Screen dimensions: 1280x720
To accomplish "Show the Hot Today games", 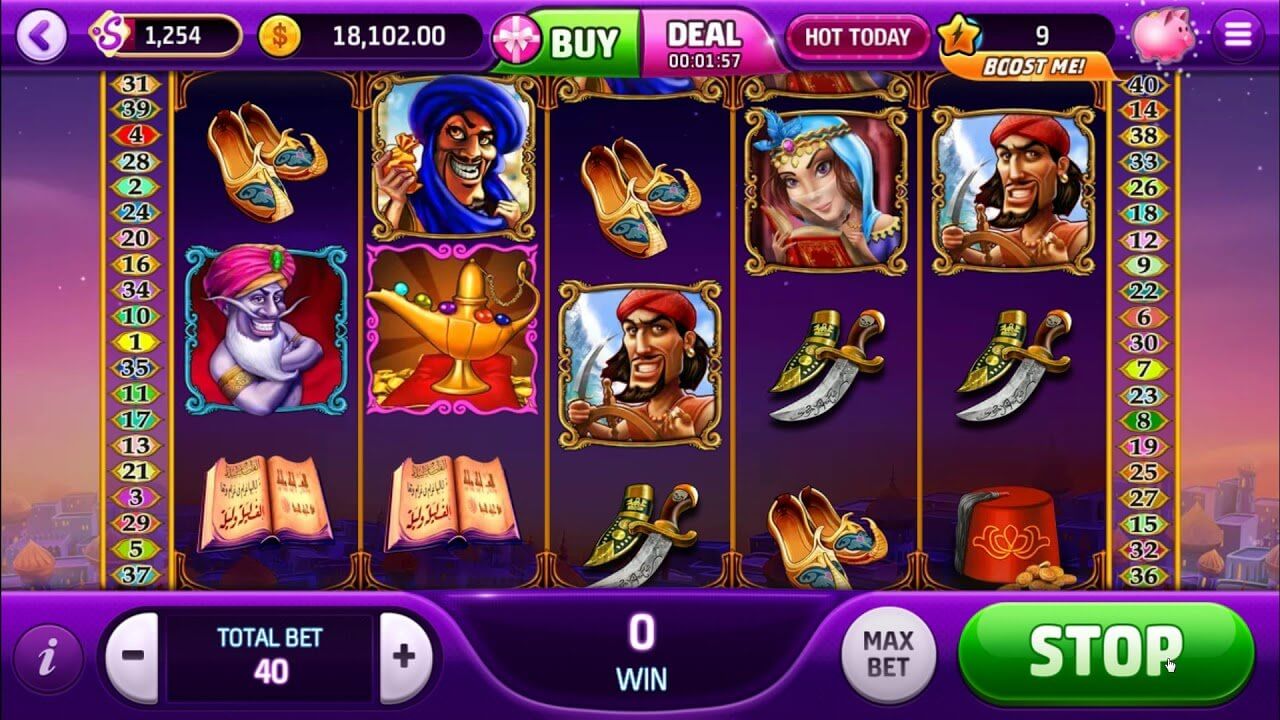I will (x=857, y=38).
